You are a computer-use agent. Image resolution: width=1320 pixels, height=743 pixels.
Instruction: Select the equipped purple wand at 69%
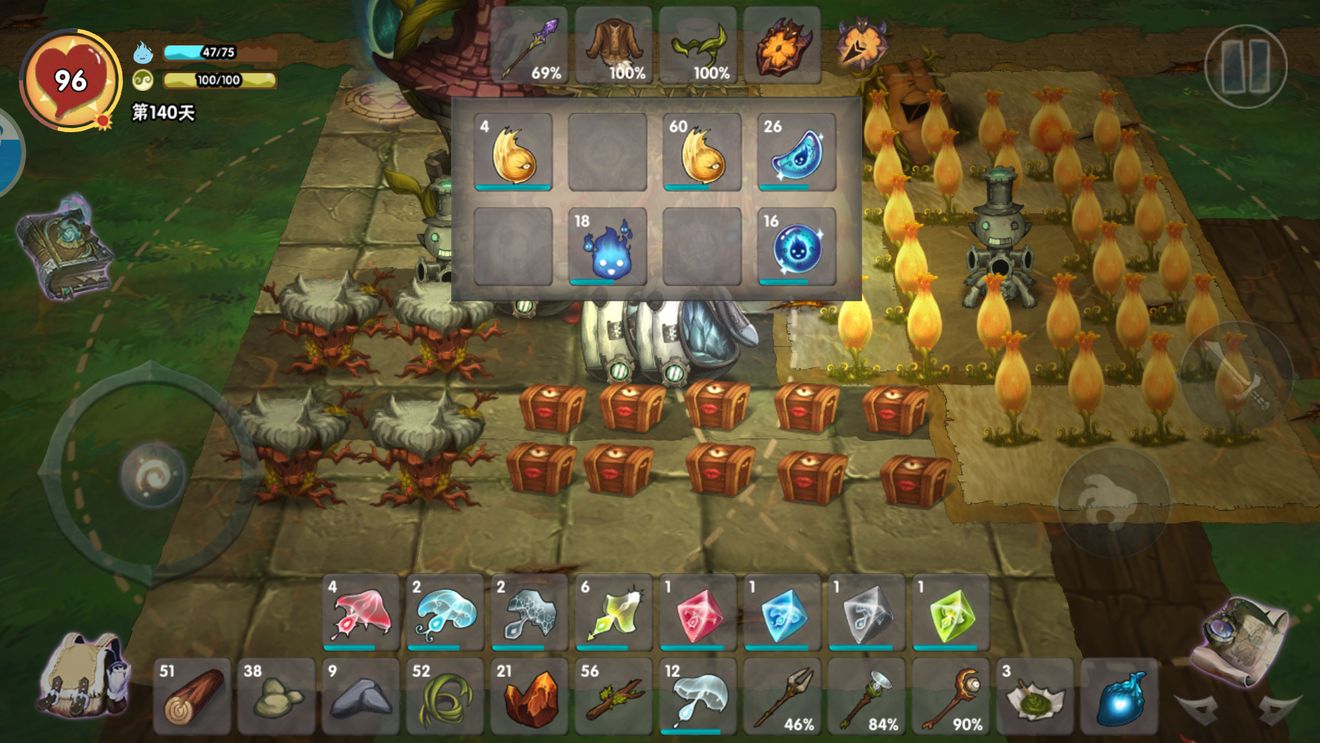[529, 45]
